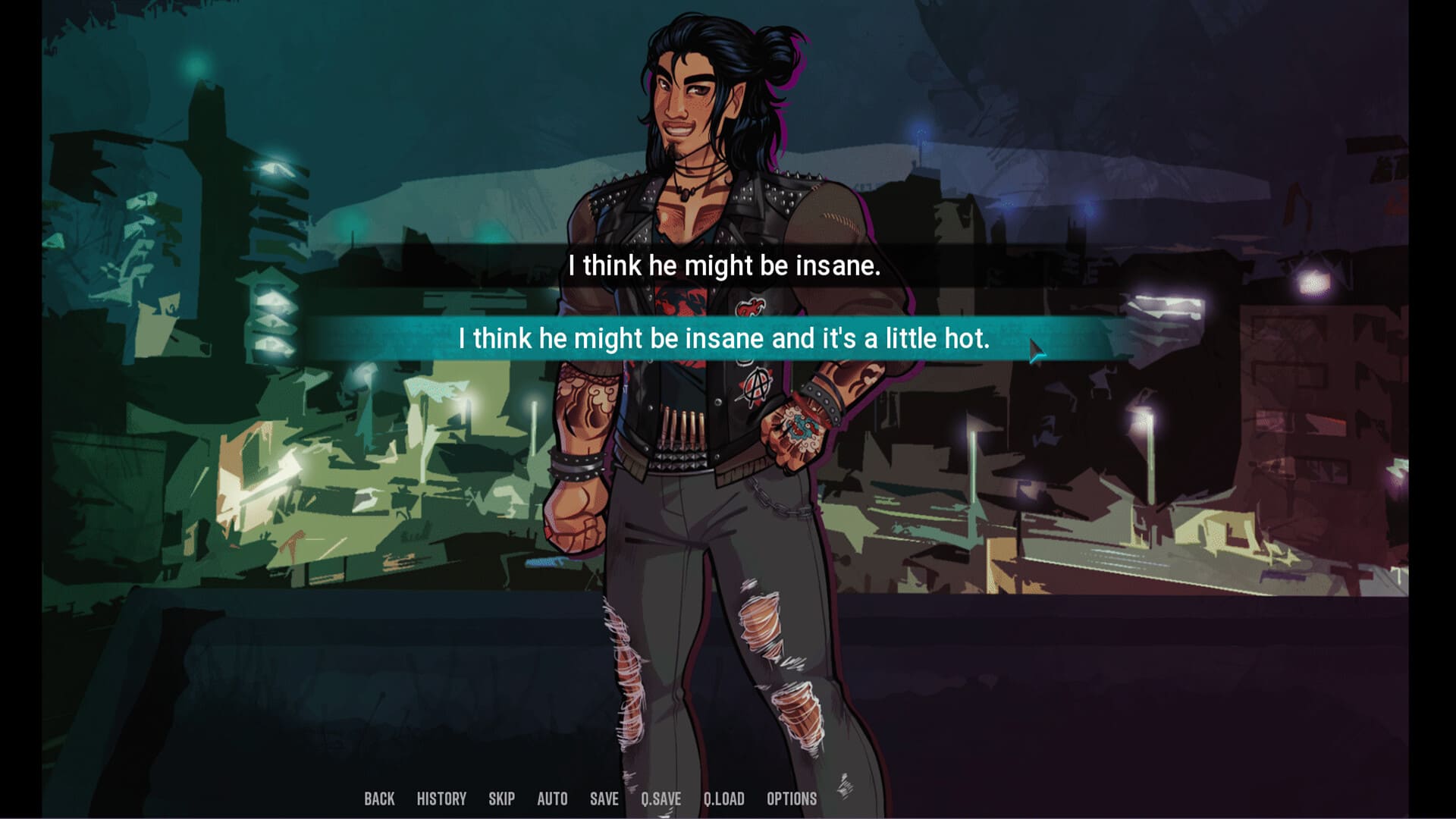This screenshot has height=819, width=1456.
Task: Toggle Auto advance mode
Action: point(552,799)
